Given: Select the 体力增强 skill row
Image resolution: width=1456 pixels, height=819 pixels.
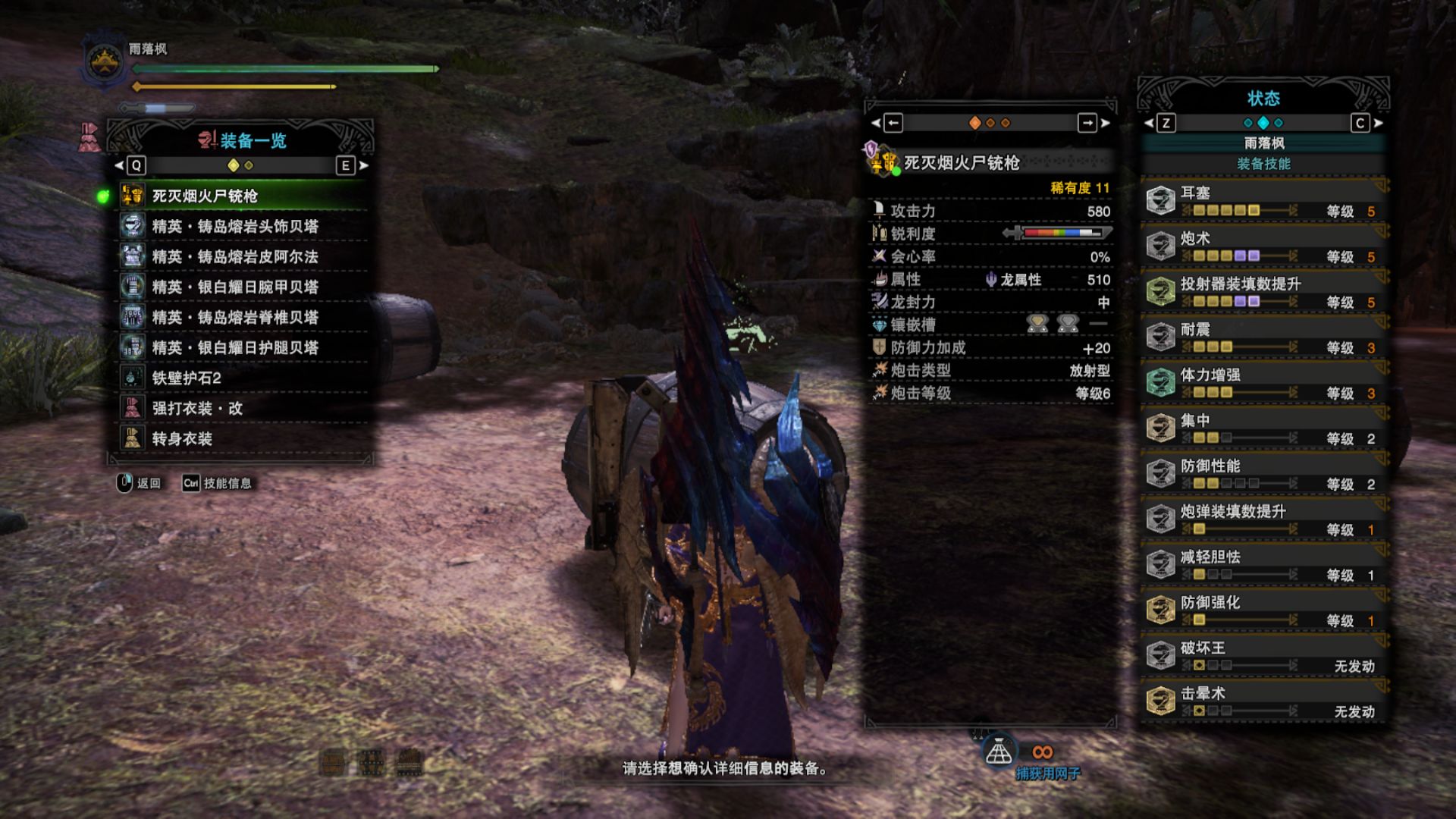Looking at the screenshot, I should [x=1263, y=383].
